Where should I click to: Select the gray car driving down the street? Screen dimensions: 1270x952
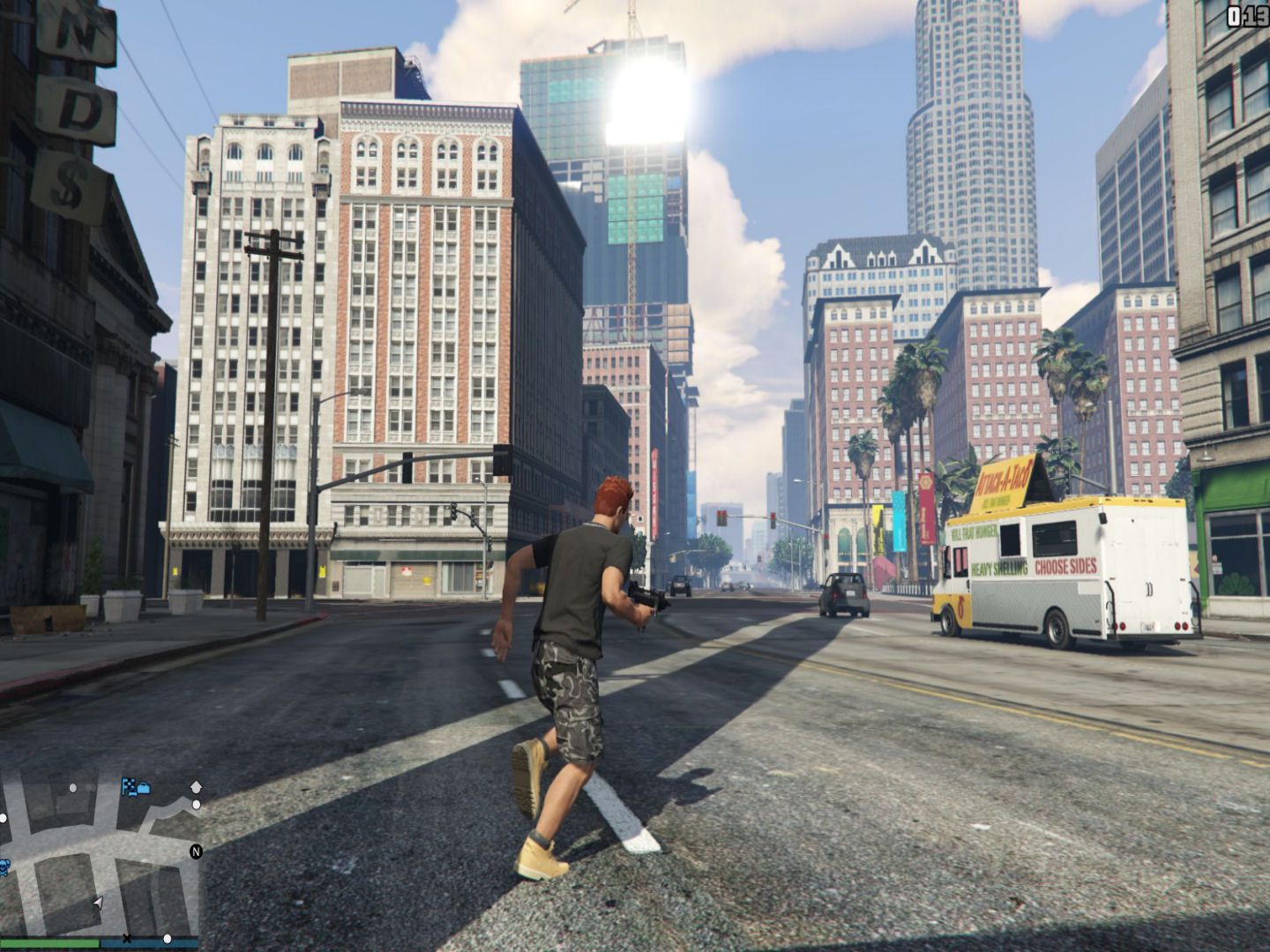click(843, 593)
